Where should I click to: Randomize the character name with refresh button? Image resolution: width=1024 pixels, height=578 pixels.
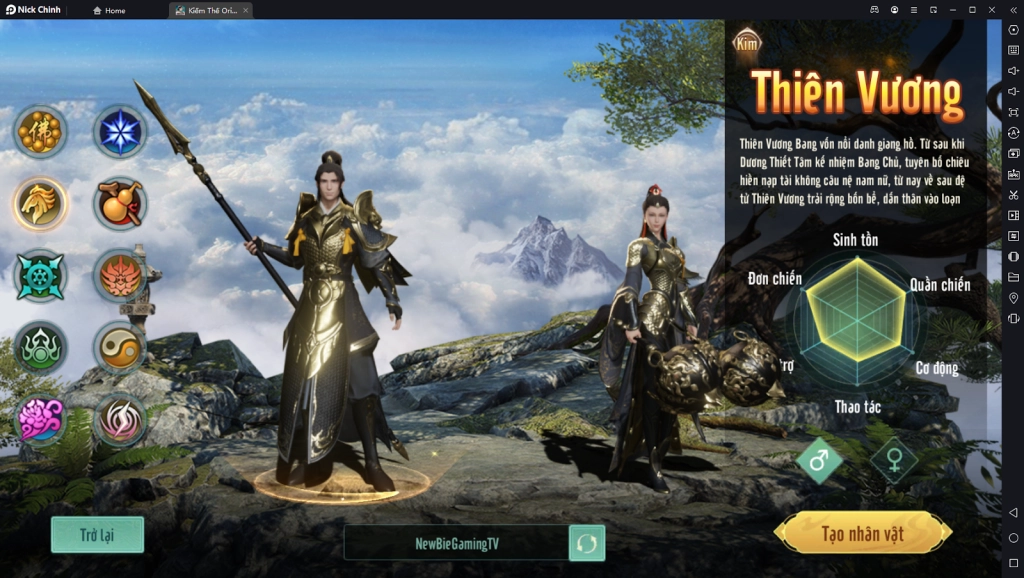pos(587,543)
